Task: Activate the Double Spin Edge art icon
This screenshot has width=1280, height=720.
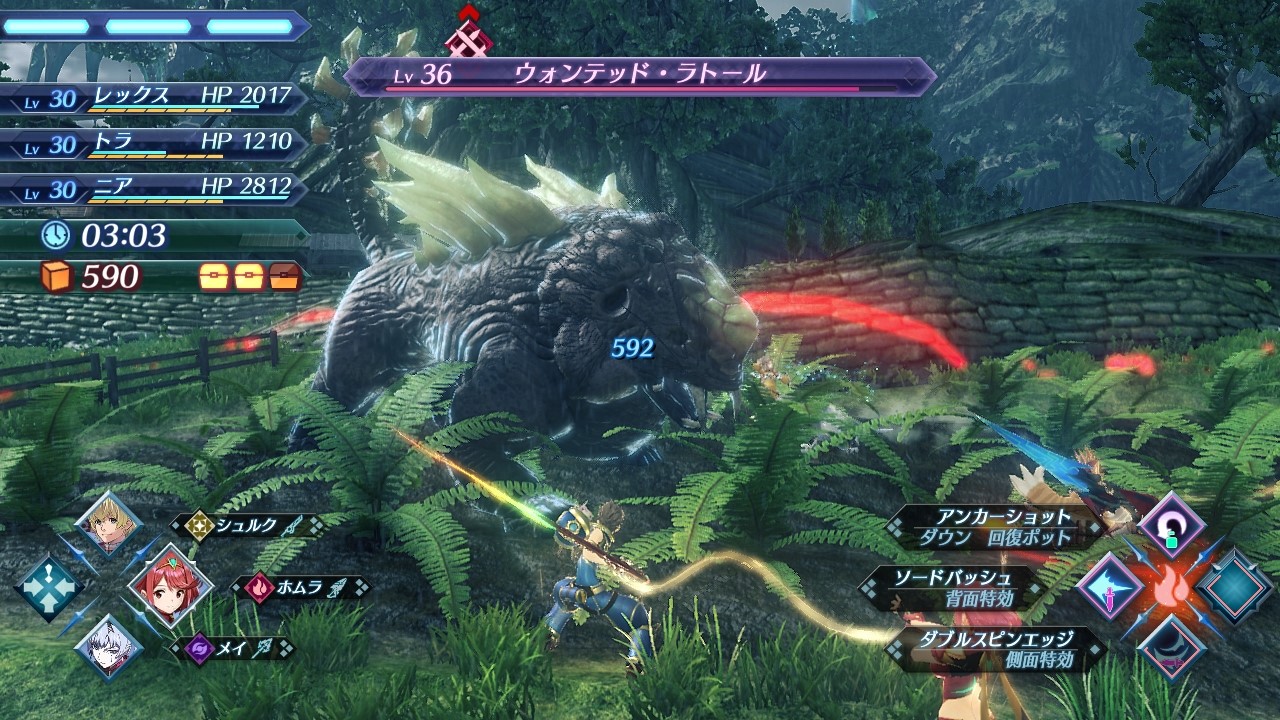Action: point(1172,647)
